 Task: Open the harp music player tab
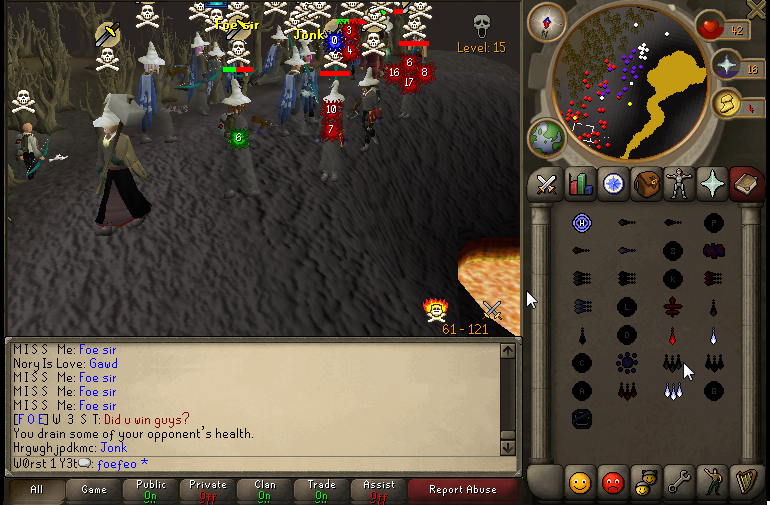point(745,483)
